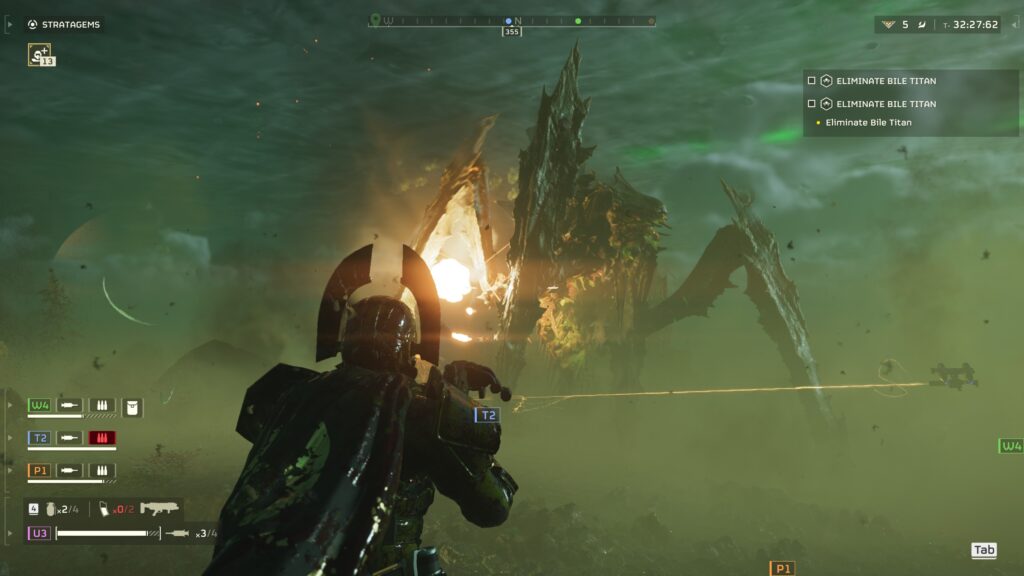Click the U3 stim syringe icon
1024x576 pixels.
[x=177, y=533]
